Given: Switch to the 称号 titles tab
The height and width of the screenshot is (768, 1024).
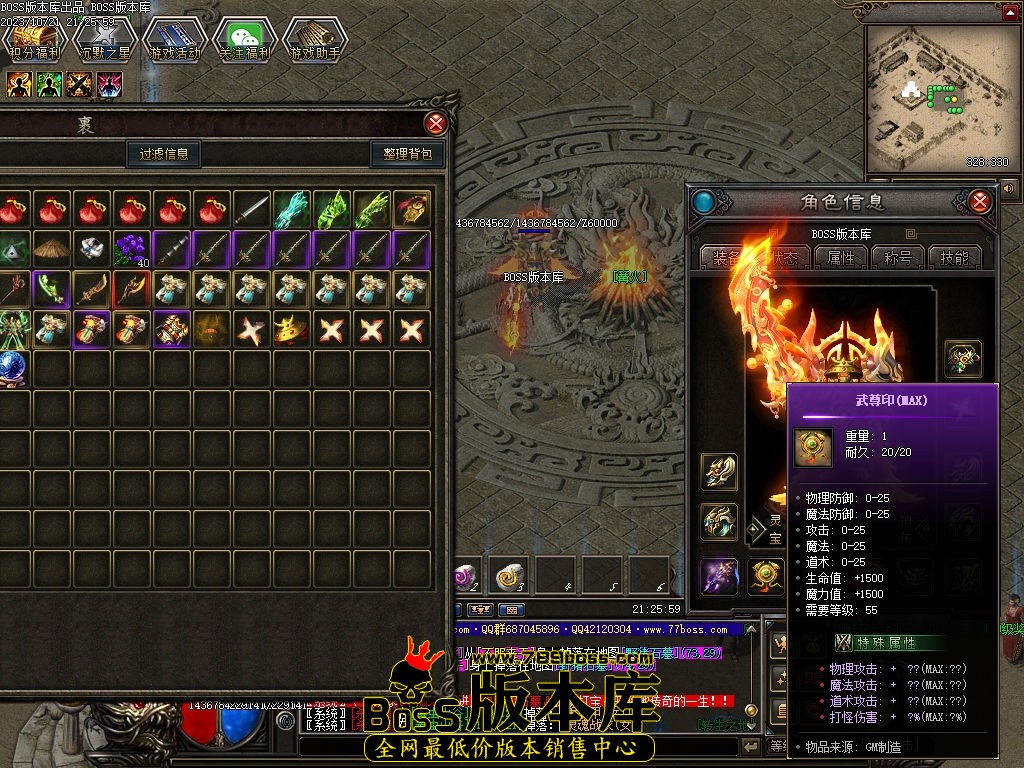Looking at the screenshot, I should point(897,257).
